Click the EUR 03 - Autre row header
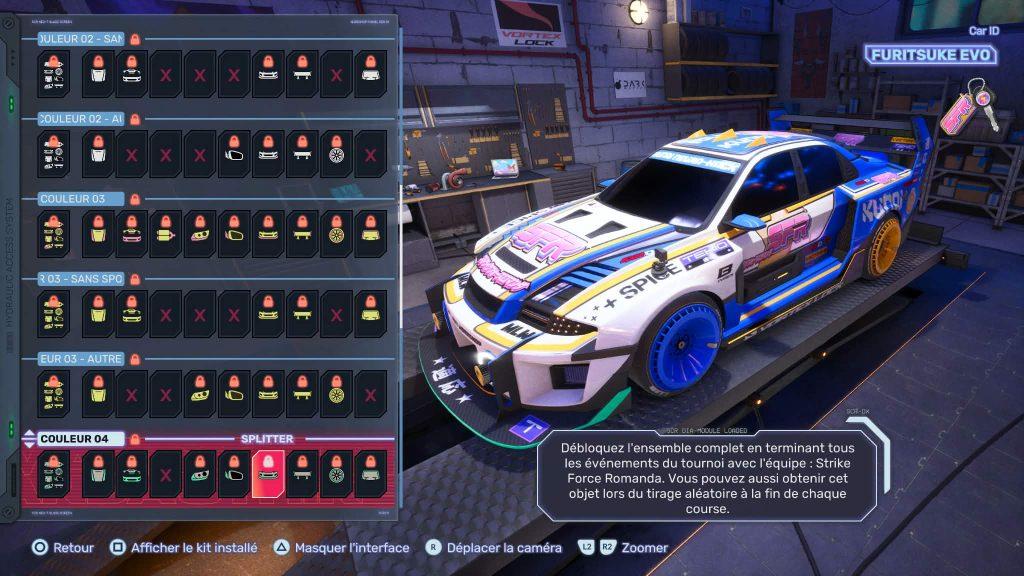This screenshot has height=576, width=1024. (80, 358)
